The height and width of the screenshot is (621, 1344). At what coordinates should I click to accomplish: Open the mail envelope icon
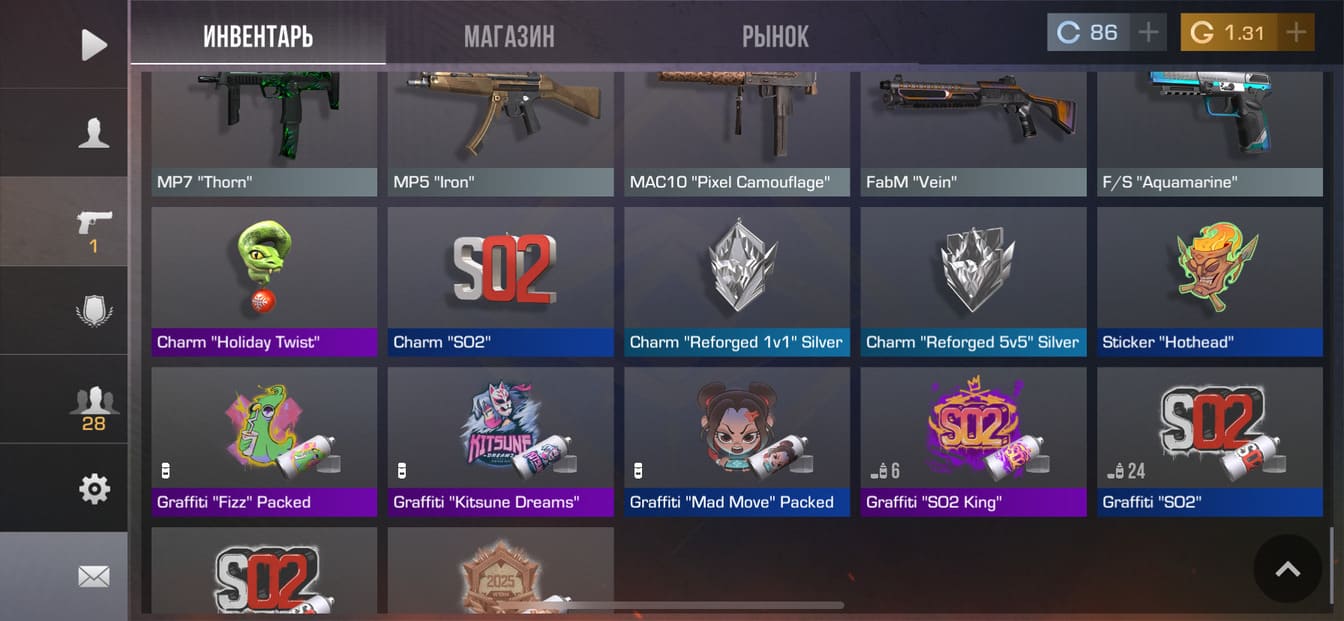coord(93,577)
